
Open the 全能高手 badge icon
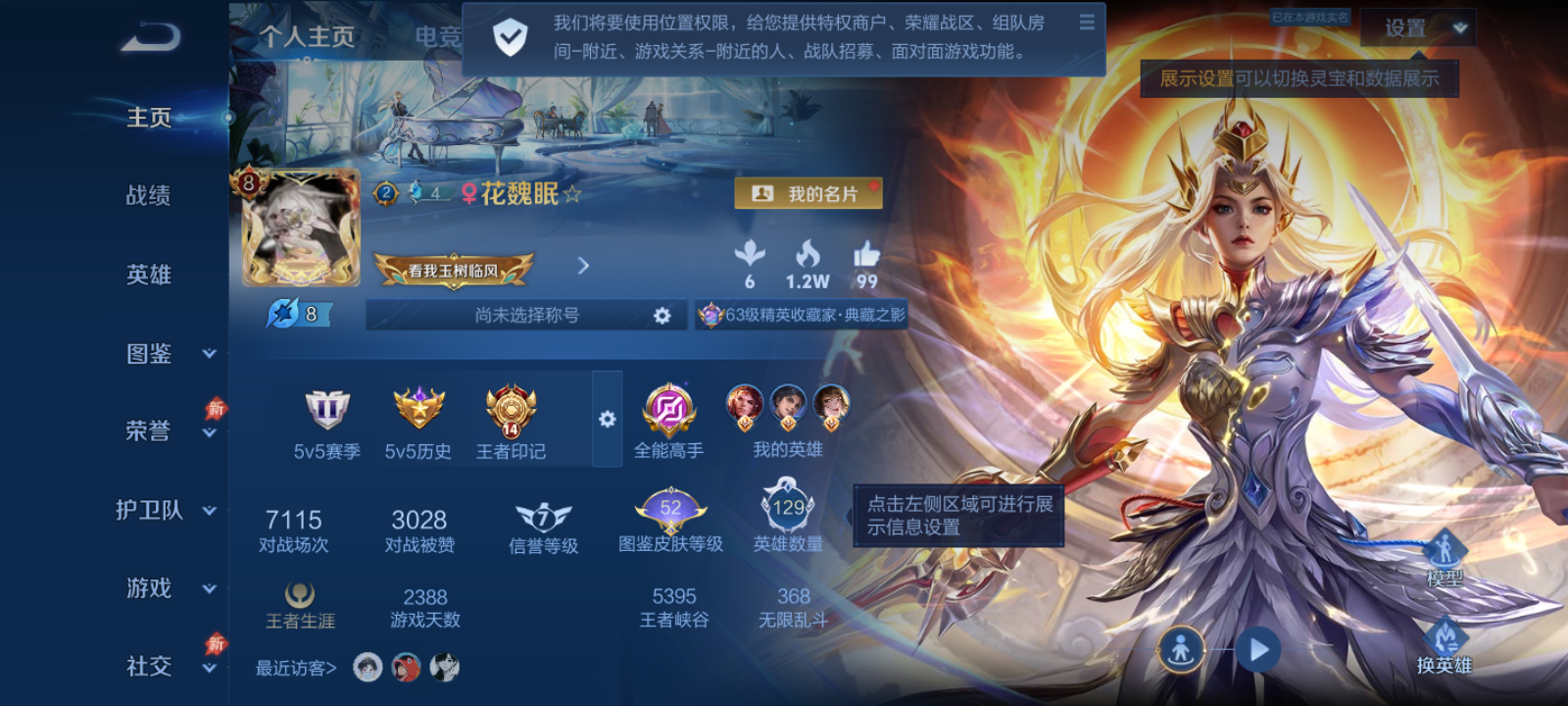tap(669, 410)
